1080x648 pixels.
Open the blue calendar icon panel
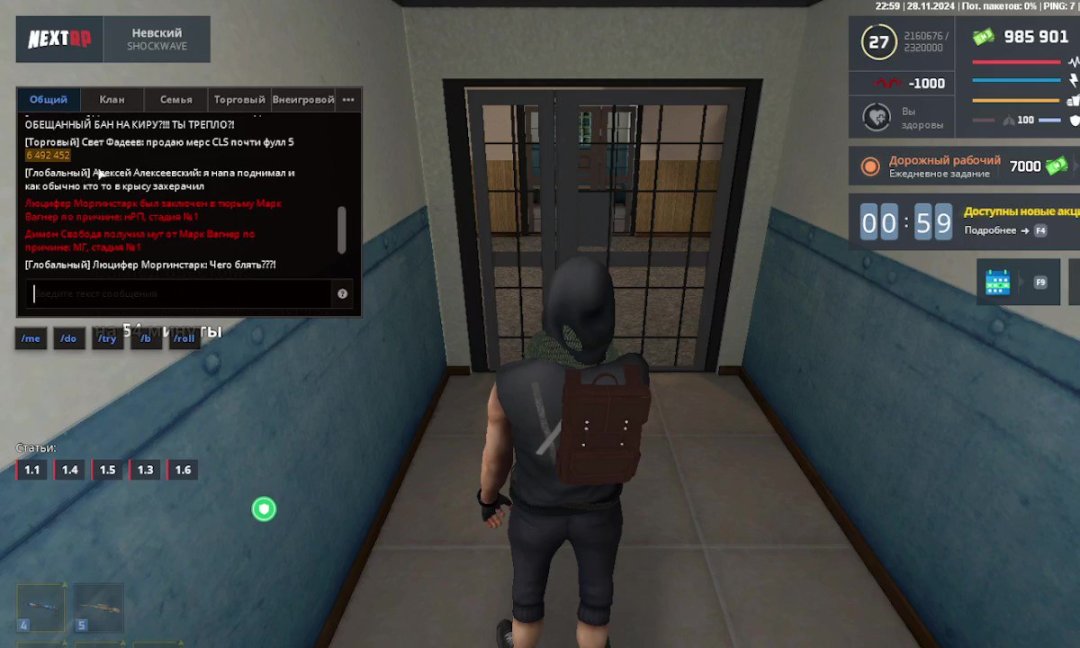[998, 283]
